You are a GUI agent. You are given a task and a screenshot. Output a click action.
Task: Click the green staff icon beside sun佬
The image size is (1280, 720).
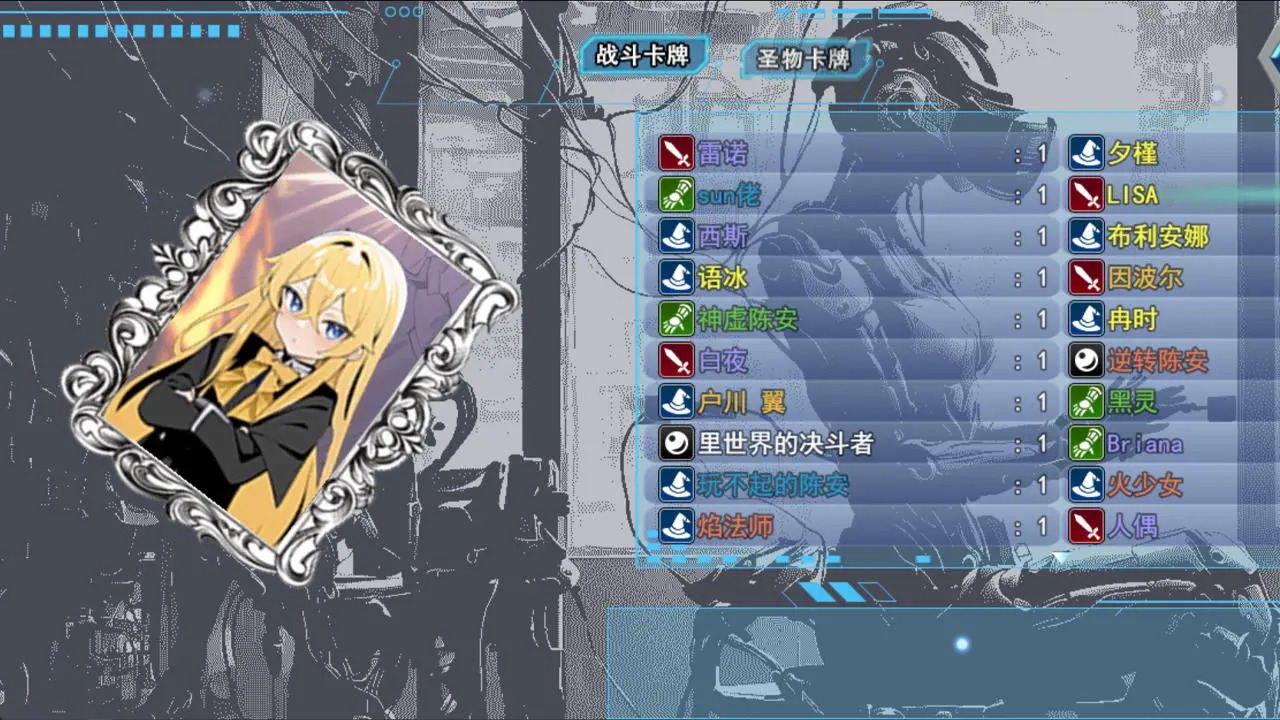click(x=675, y=195)
